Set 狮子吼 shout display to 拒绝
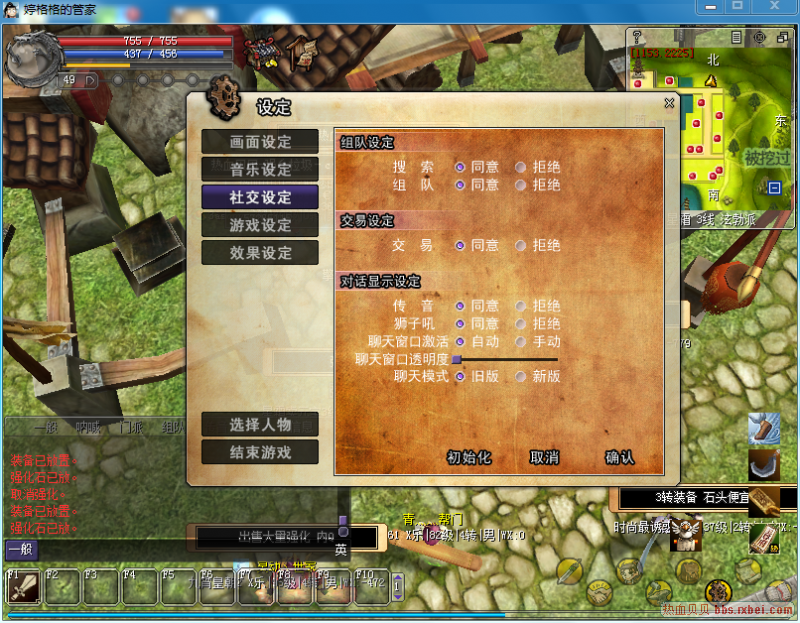The width and height of the screenshot is (800, 623). [x=521, y=324]
